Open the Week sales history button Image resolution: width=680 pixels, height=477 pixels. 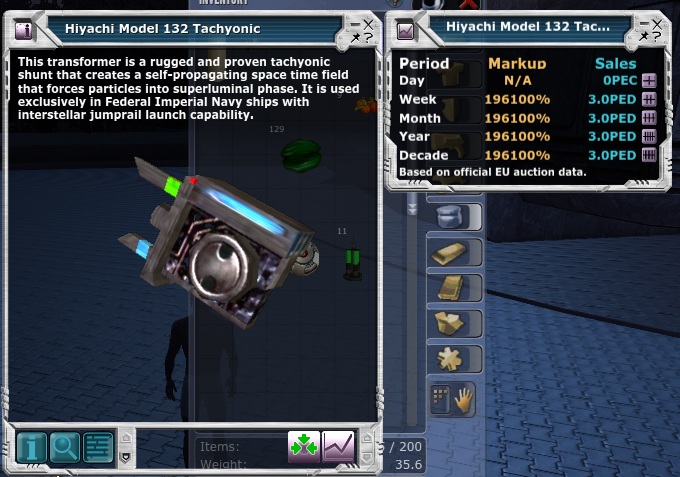[648, 100]
